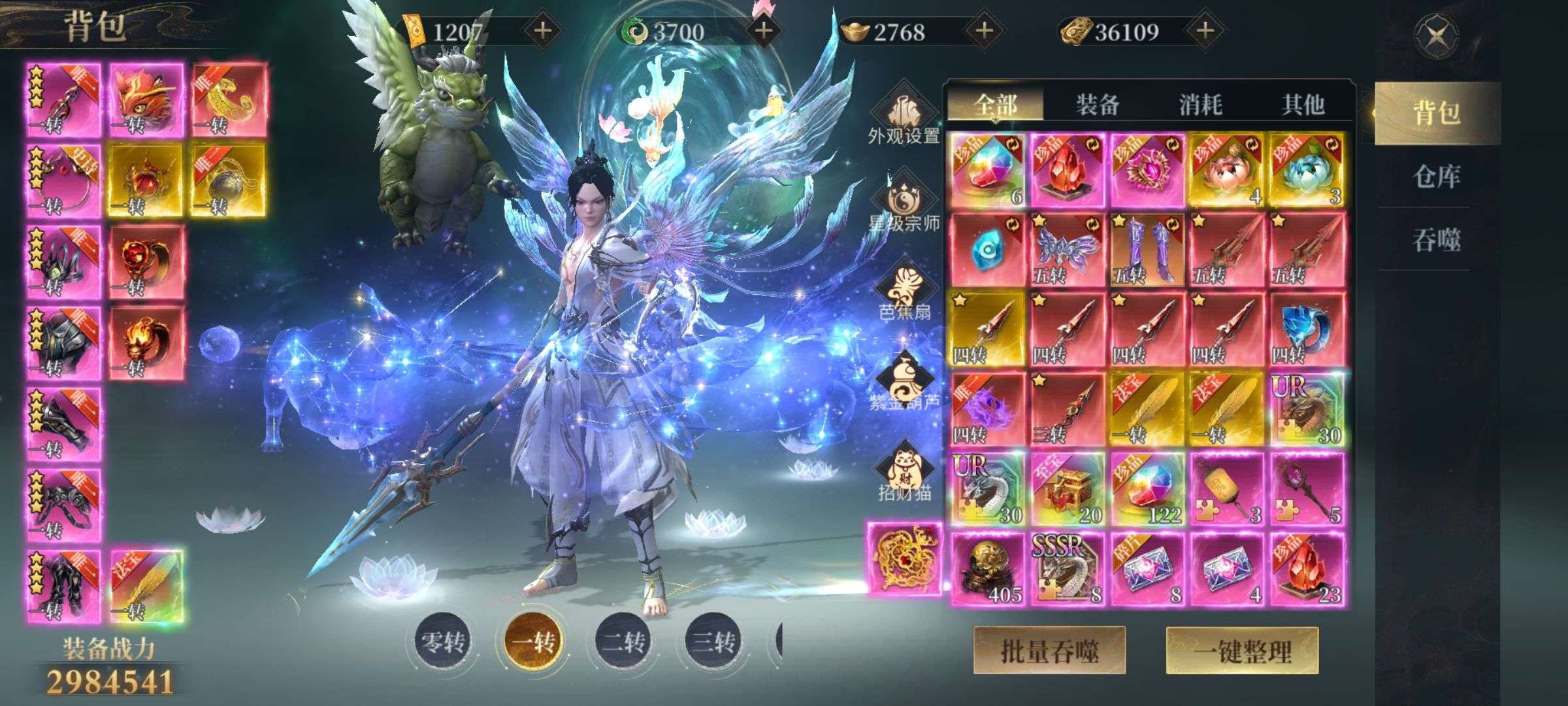This screenshot has height=706, width=1568.
Task: Open the 招财猫 lucky cat icon
Action: coord(904,471)
